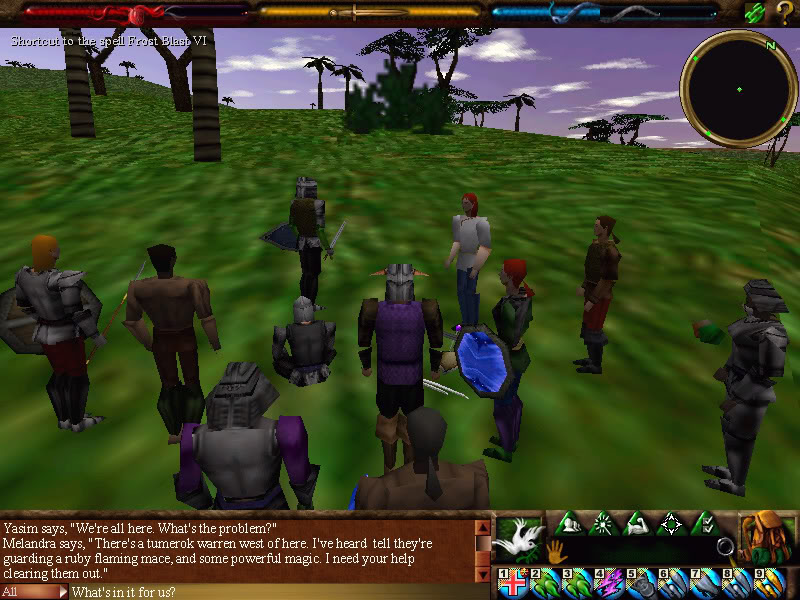This screenshot has height=600, width=800.
Task: Open the crosshair targeting panel
Action: pyautogui.click(x=671, y=523)
